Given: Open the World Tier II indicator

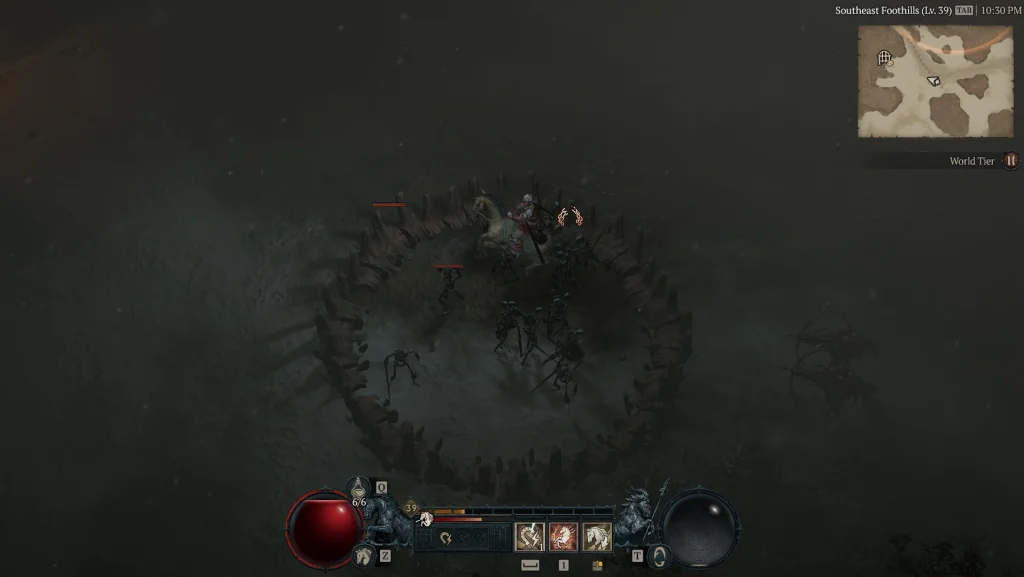Looking at the screenshot, I should [x=1010, y=161].
